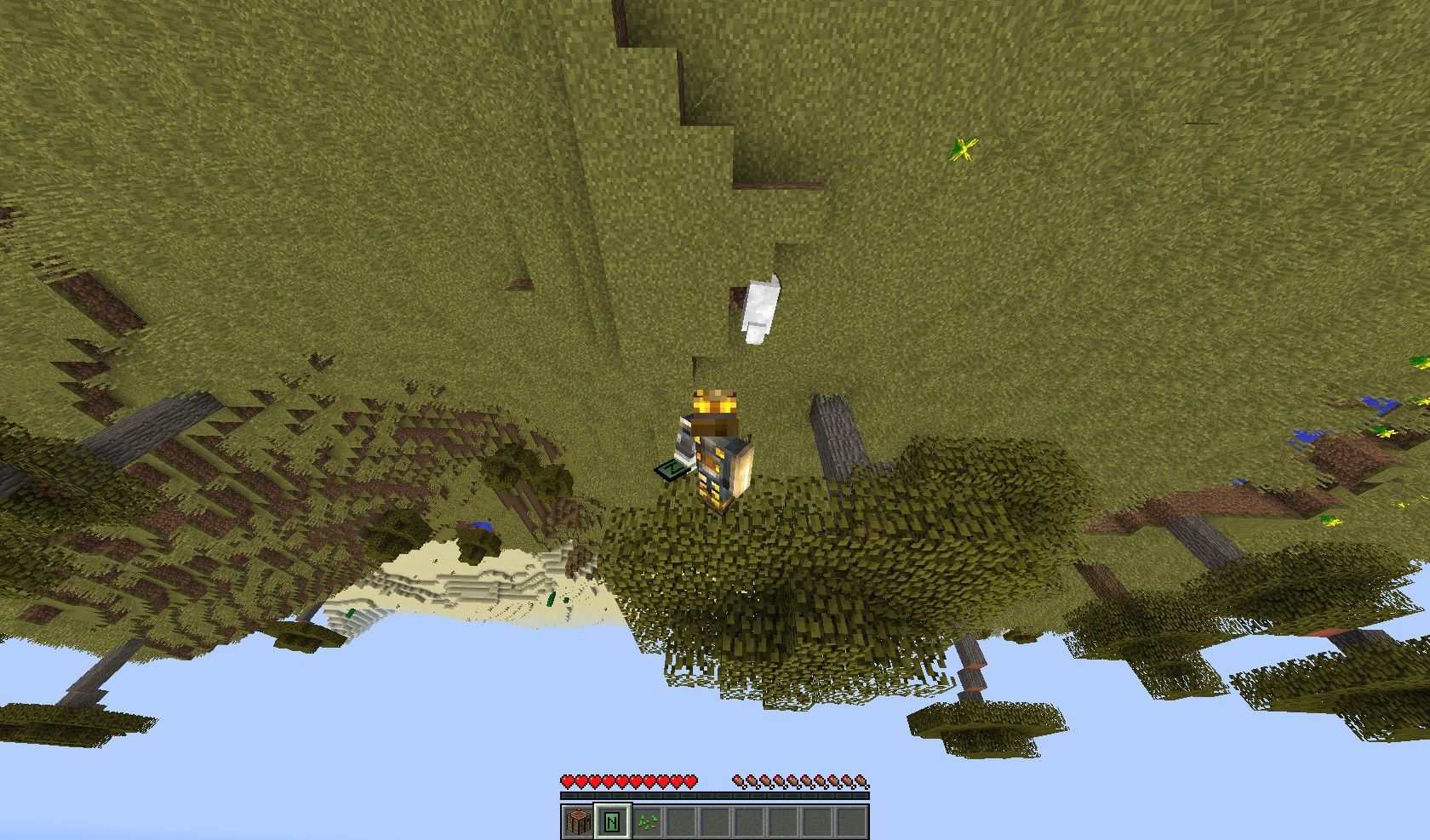
Task: Choose the green N card hotbar slot
Action: coord(612,821)
